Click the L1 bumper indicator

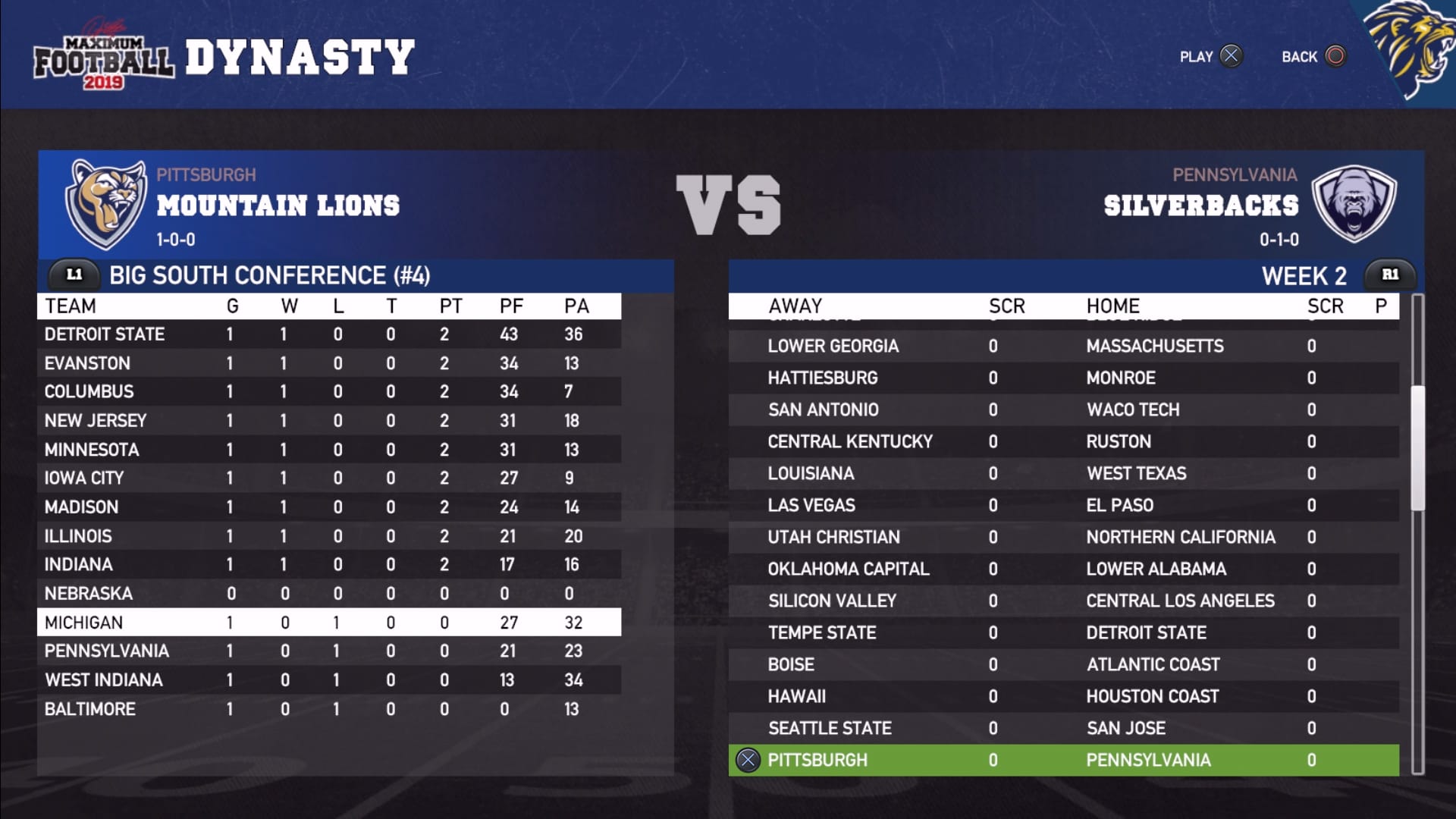74,275
